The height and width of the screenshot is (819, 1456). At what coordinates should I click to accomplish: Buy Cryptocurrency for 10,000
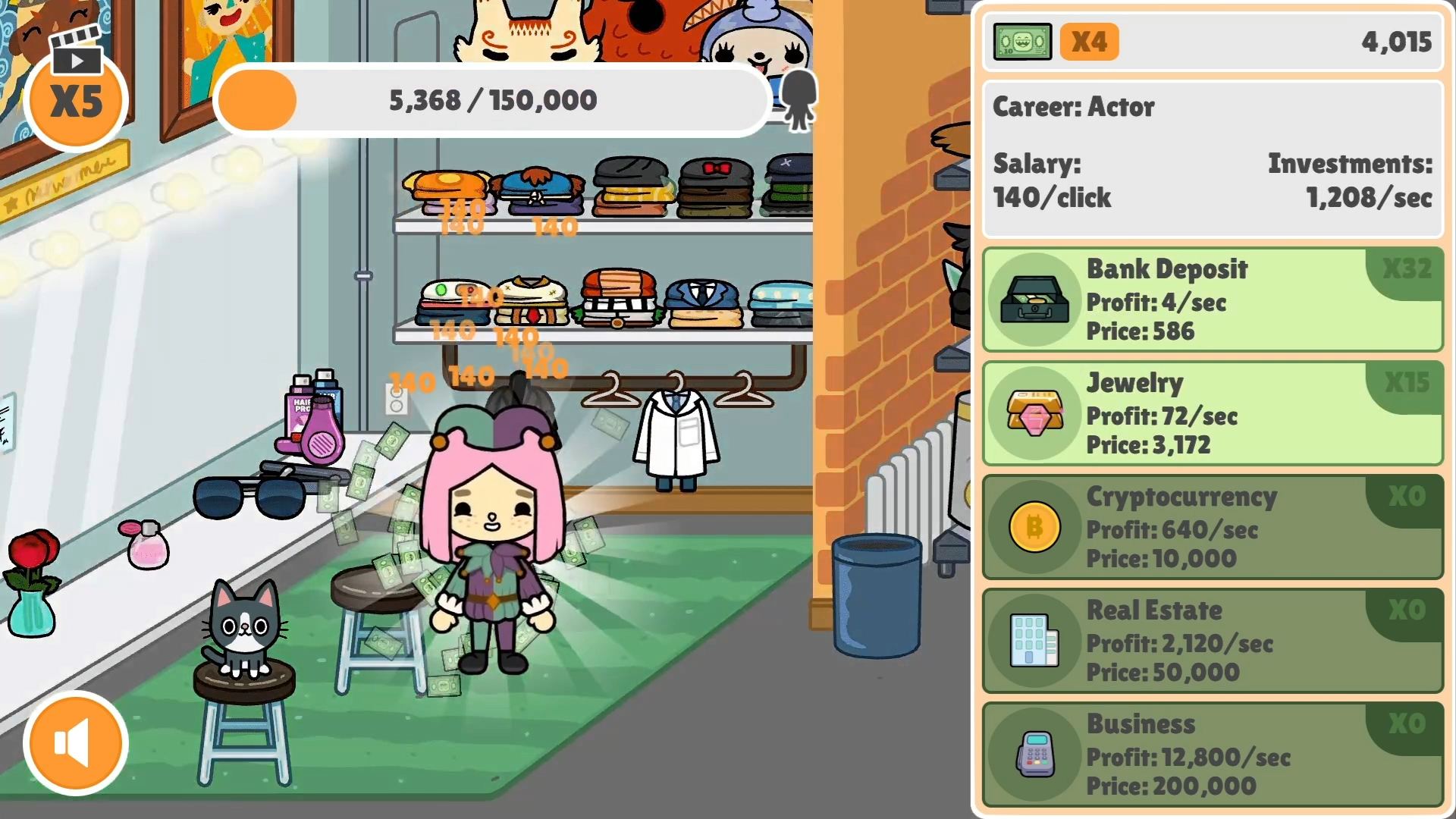coord(1213,527)
